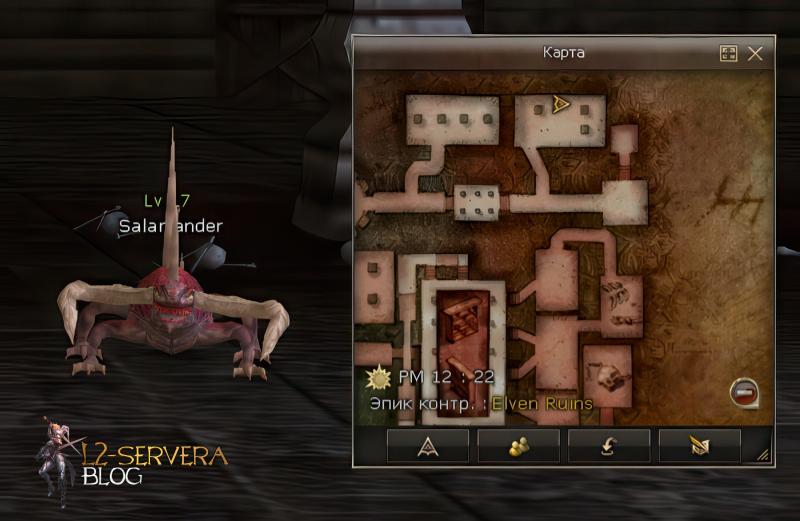Select the yellow player arrow marker on the map
The image size is (800, 521).
561,104
